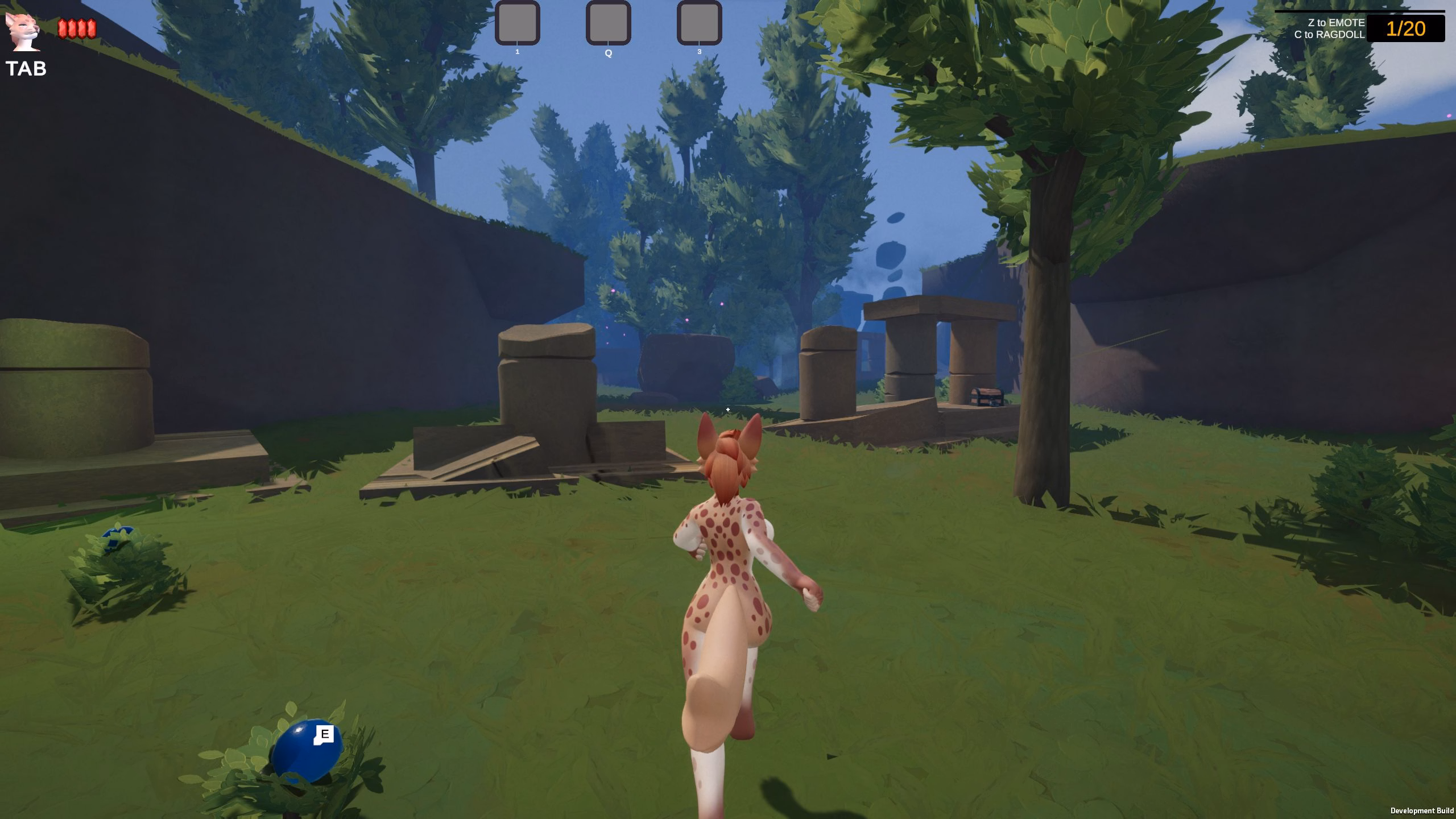The width and height of the screenshot is (1456, 819).
Task: Expand the hotbar slot Q details
Action: click(x=608, y=24)
